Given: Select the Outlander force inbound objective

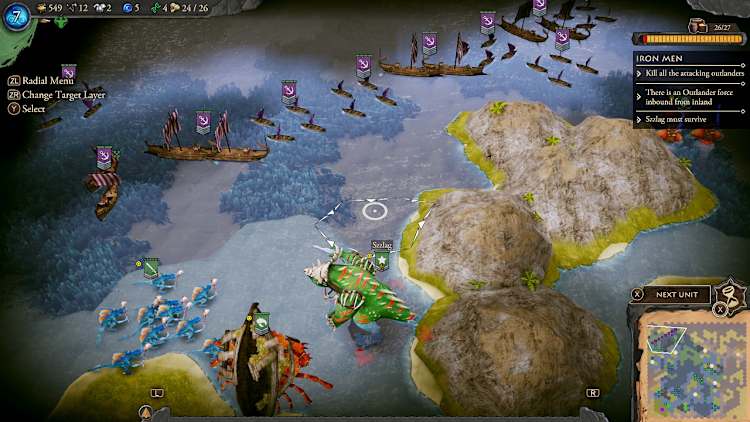Looking at the screenshot, I should (690, 96).
